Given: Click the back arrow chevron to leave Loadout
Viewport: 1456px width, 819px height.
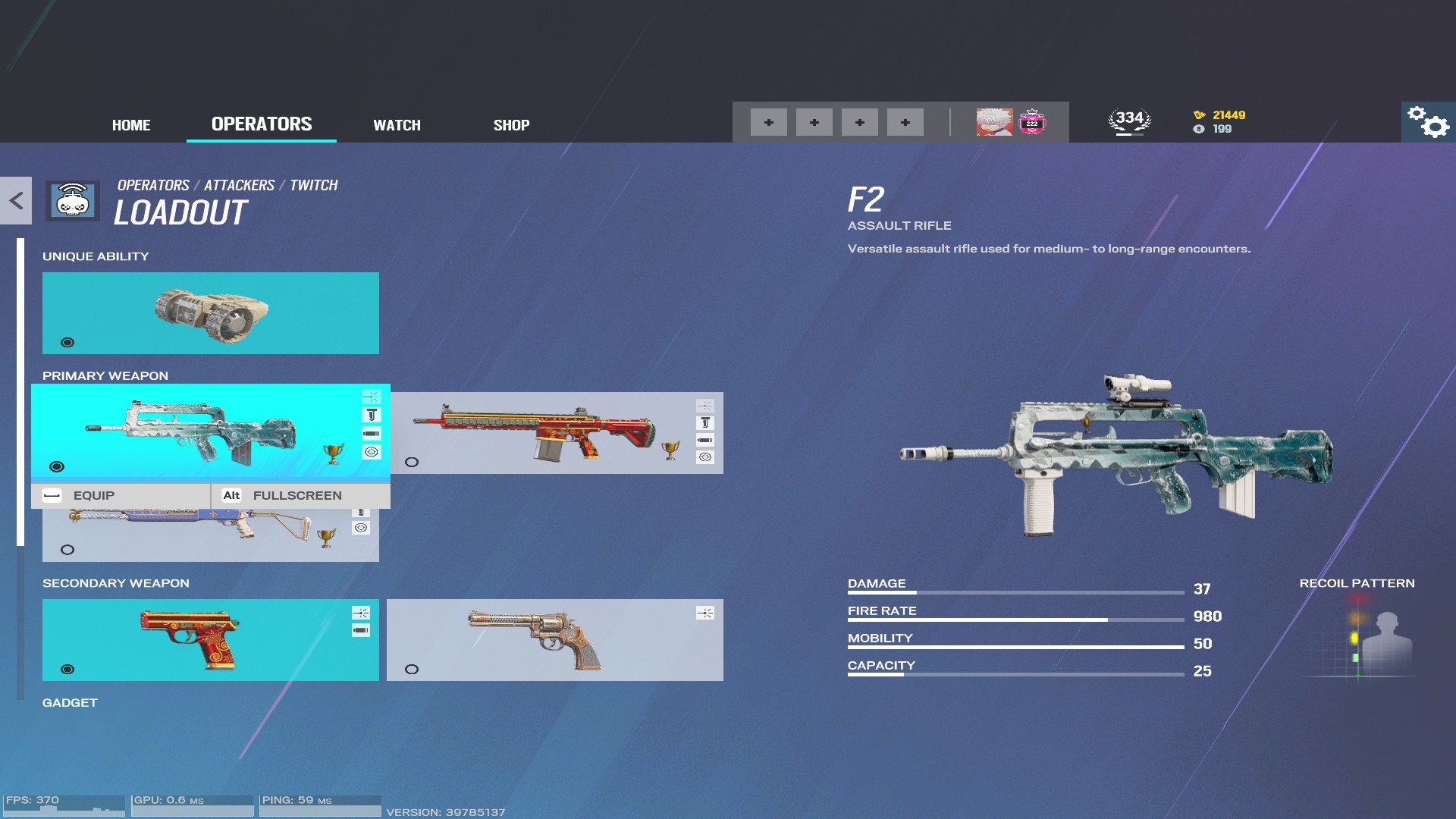Looking at the screenshot, I should [x=14, y=201].
